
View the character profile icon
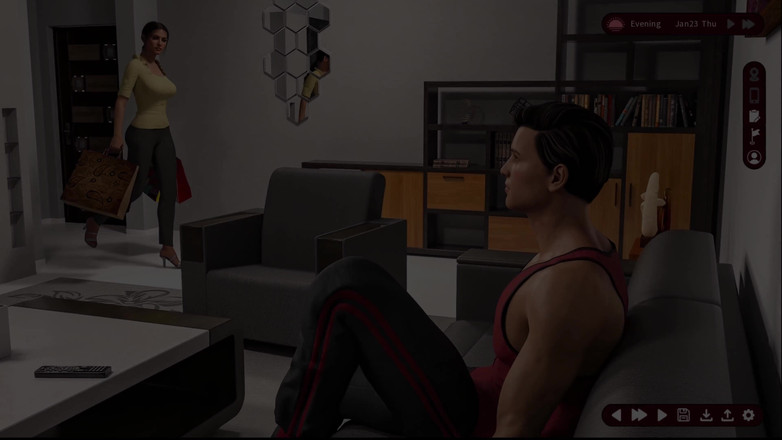[754, 157]
